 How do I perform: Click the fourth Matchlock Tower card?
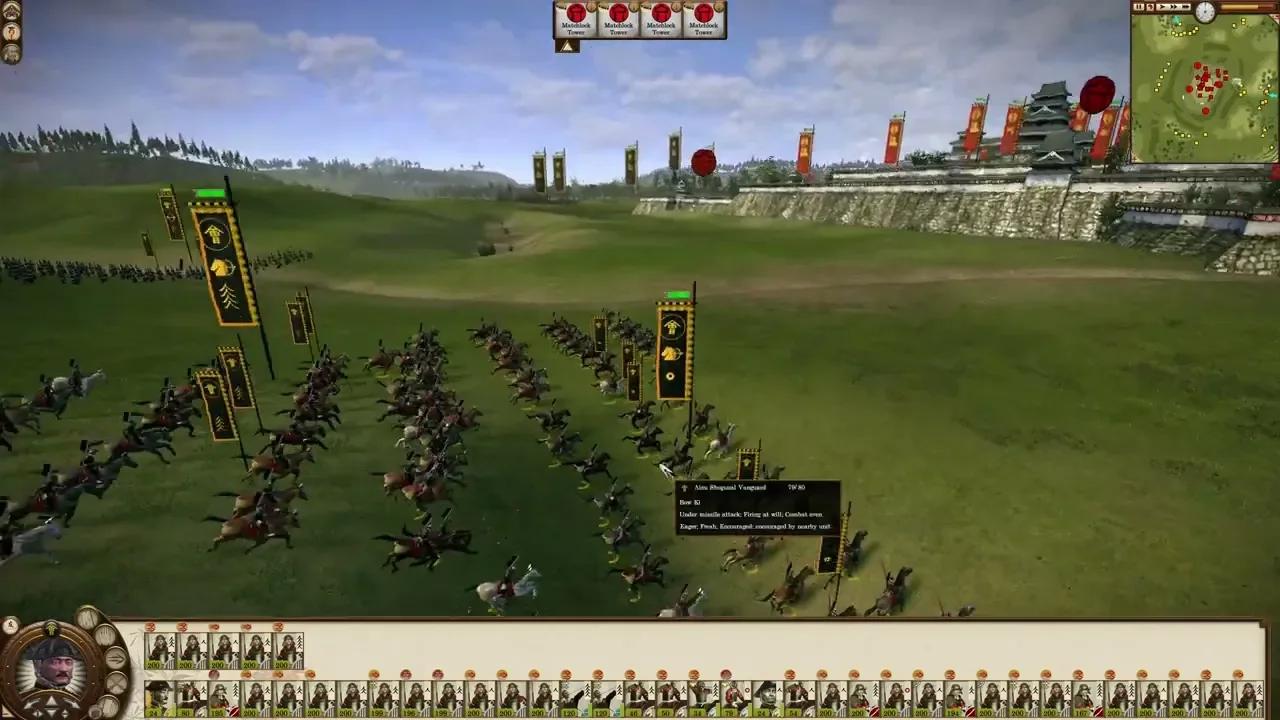click(x=703, y=20)
